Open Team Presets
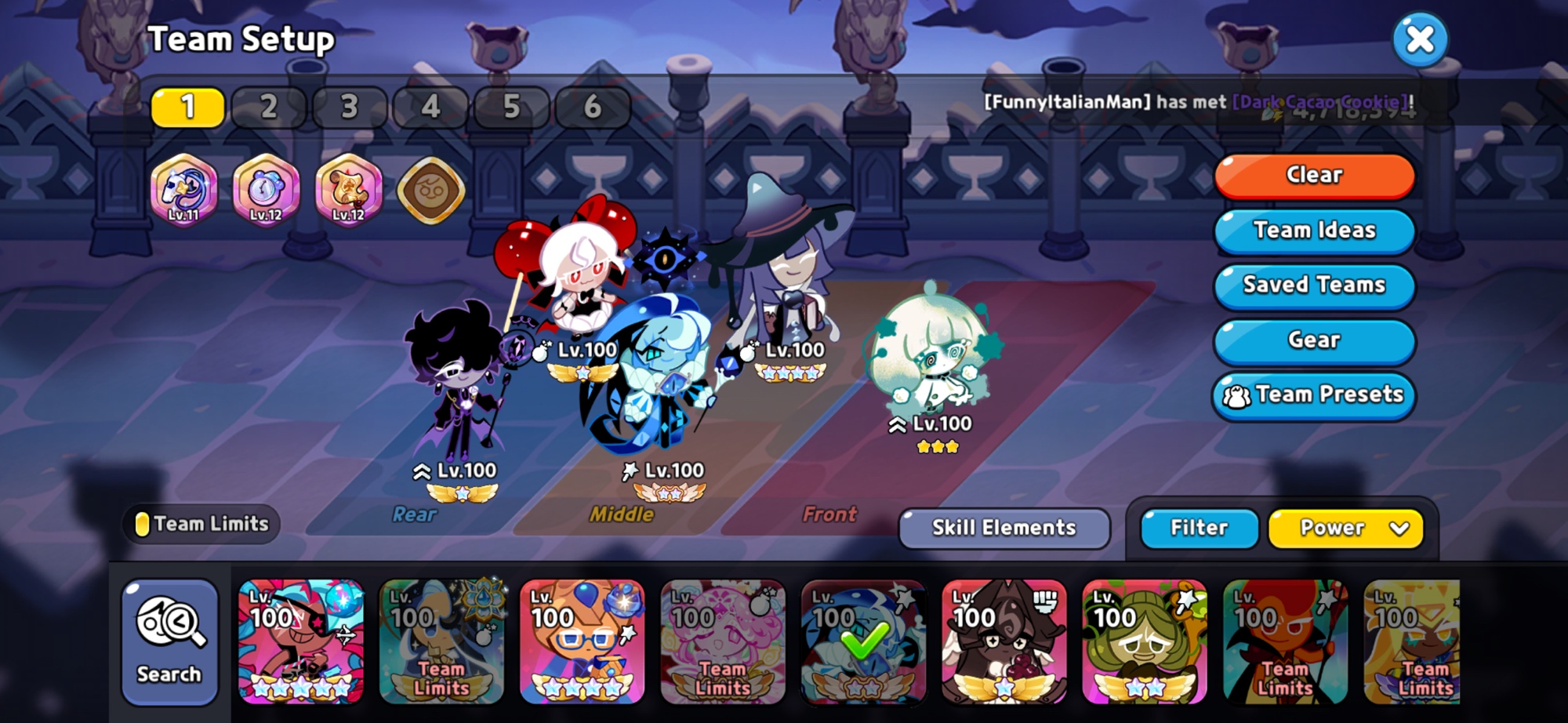Image resolution: width=1568 pixels, height=723 pixels. coord(1314,394)
